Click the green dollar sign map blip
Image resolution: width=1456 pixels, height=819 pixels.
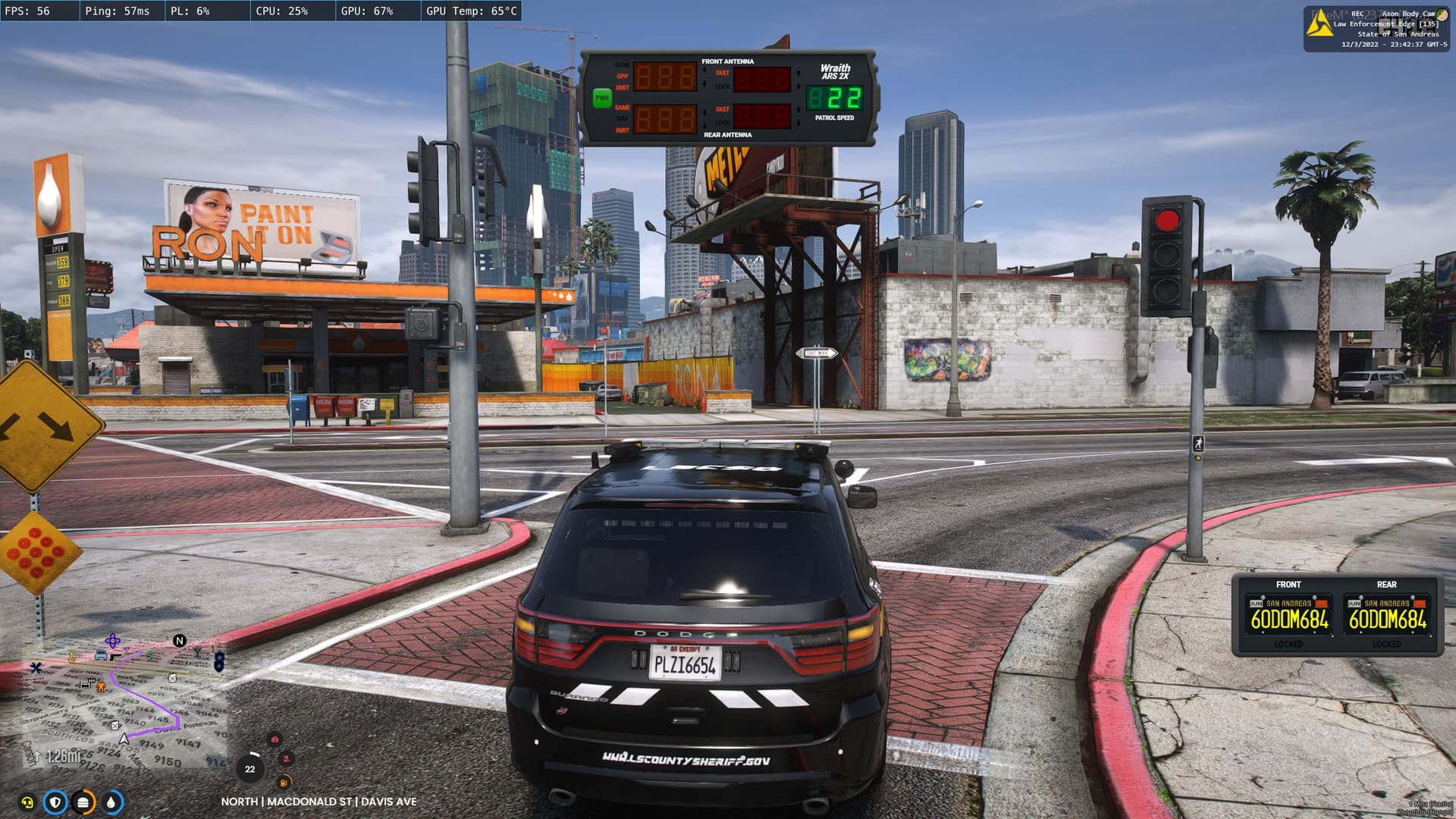click(149, 654)
